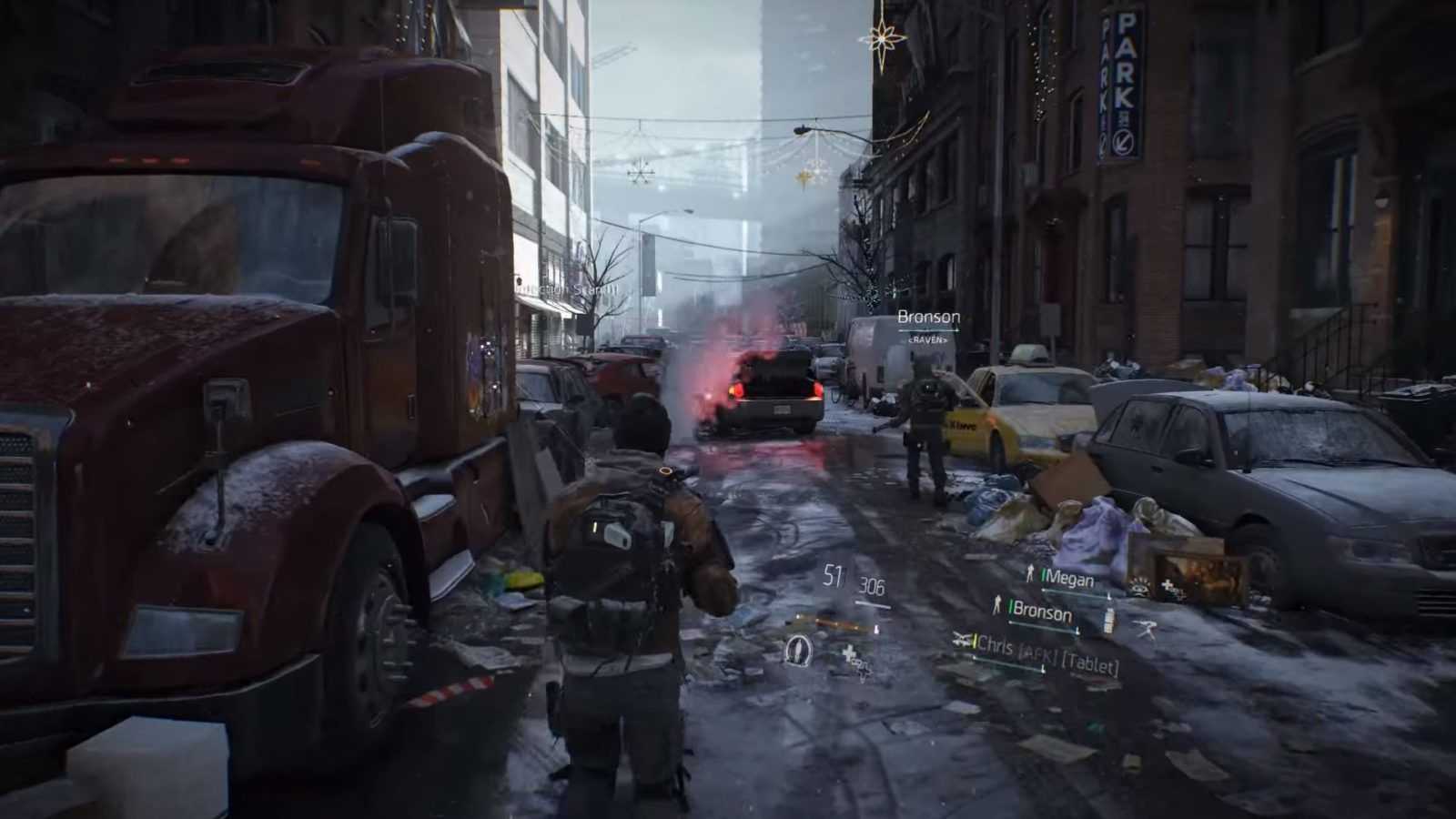Viewport: 1456px width, 819px height.
Task: Activate the medical cross skill beside pulse
Action: tap(853, 659)
